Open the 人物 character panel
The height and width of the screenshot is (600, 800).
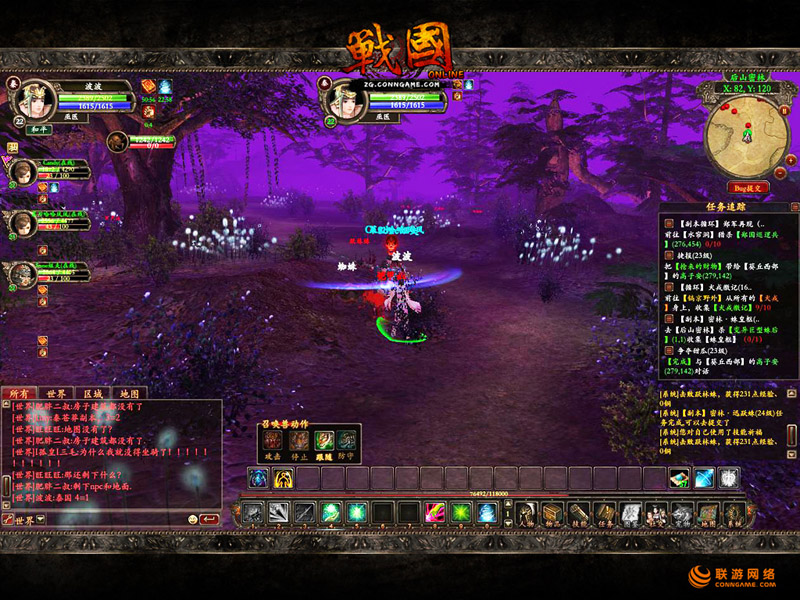pos(528,514)
